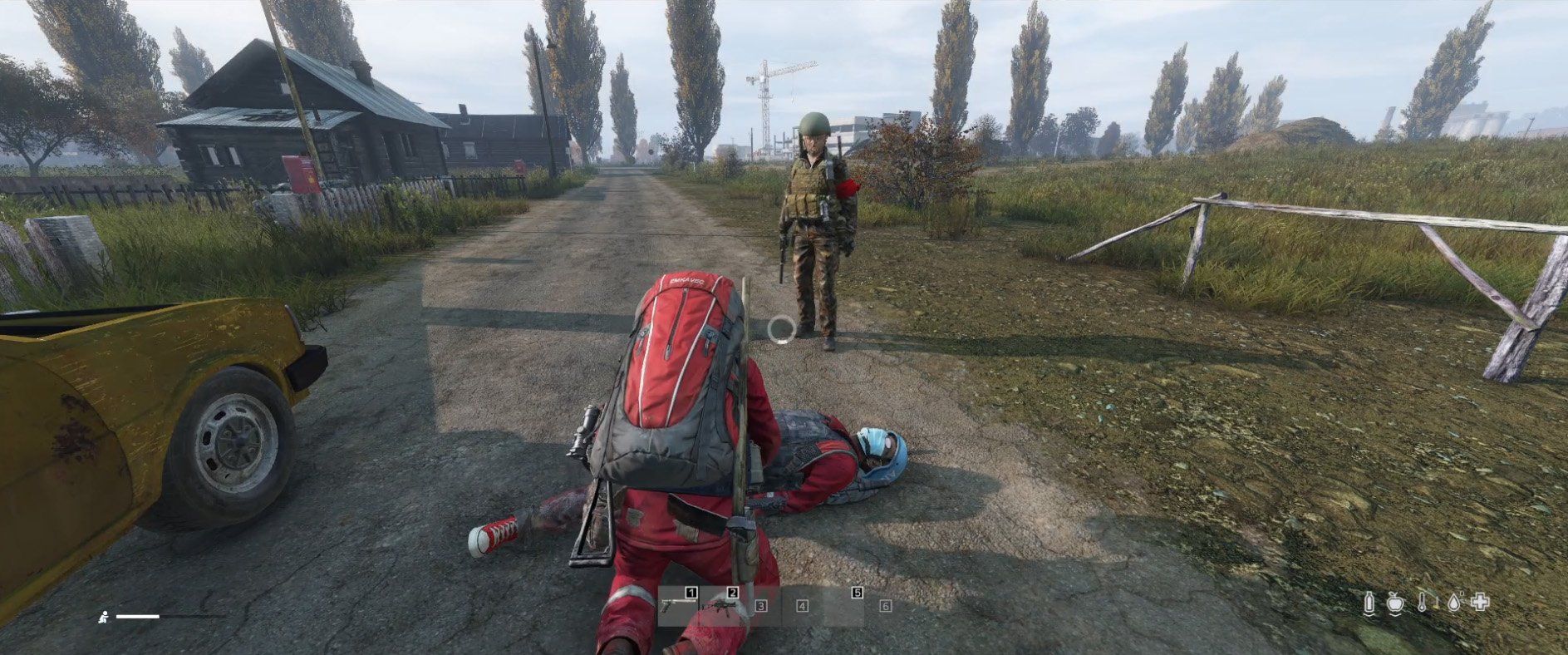Screen dimensions: 1568x655
Task: Click the number 2 badge on second quickslot
Action: (x=732, y=592)
